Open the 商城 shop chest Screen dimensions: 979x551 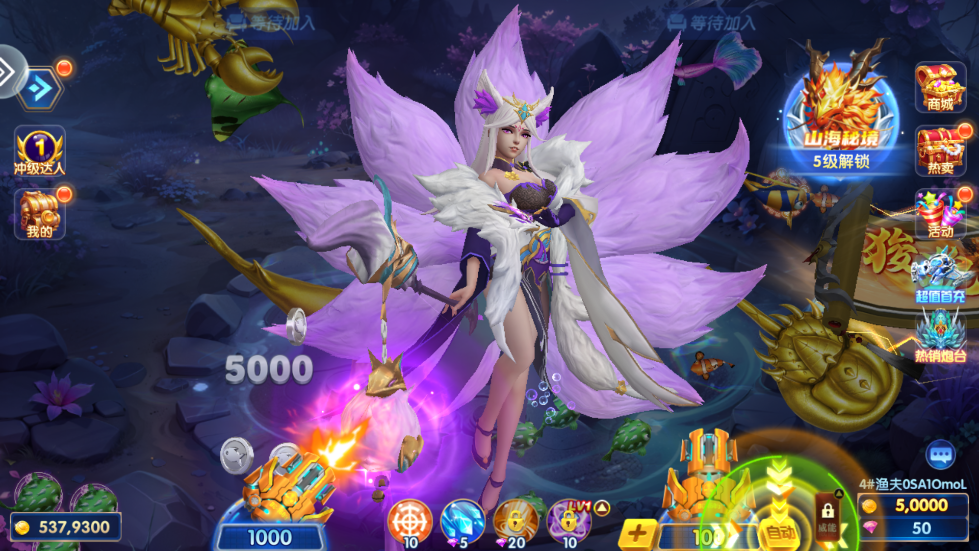[940, 87]
